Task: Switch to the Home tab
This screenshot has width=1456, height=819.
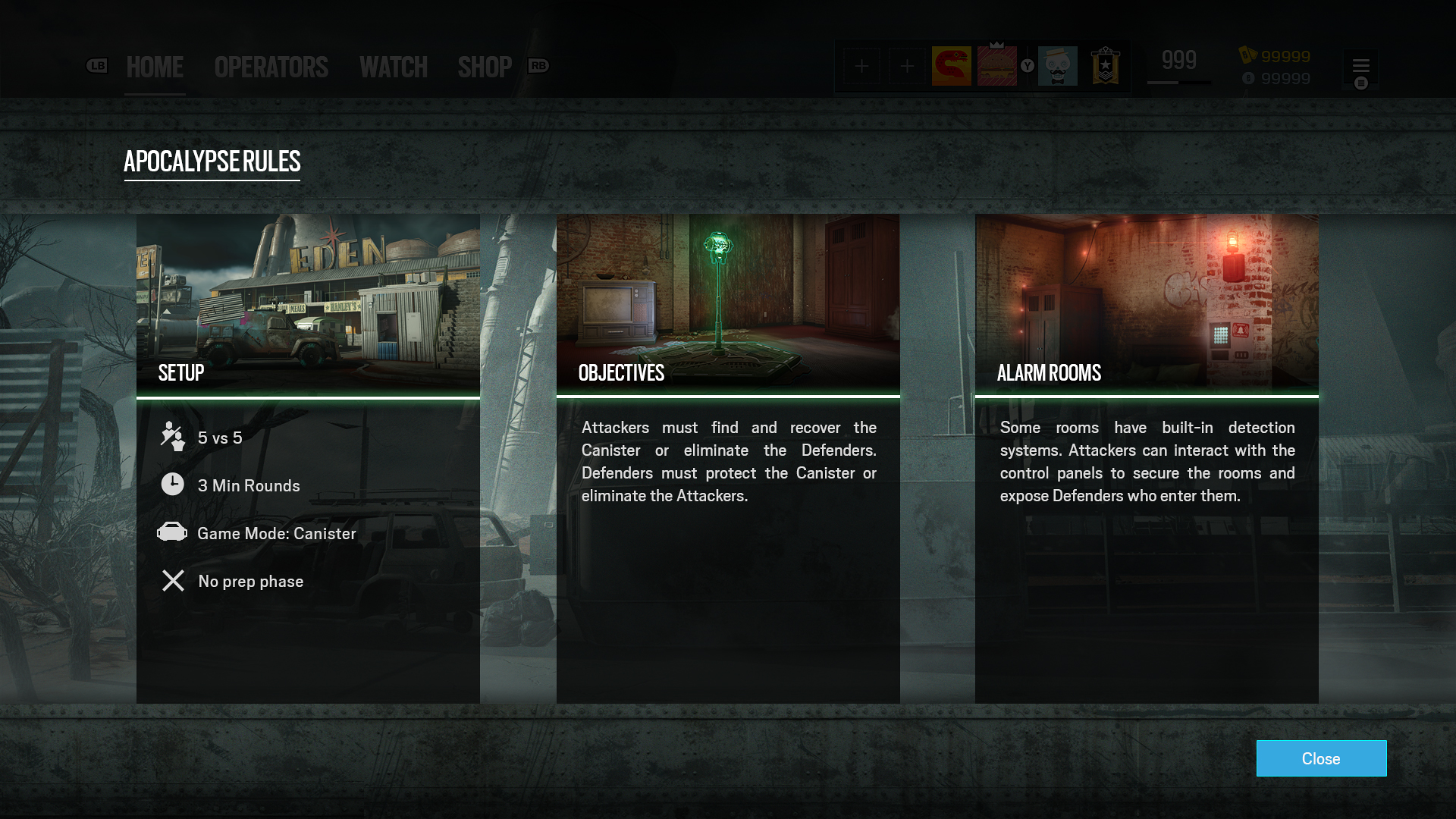Action: [x=155, y=67]
